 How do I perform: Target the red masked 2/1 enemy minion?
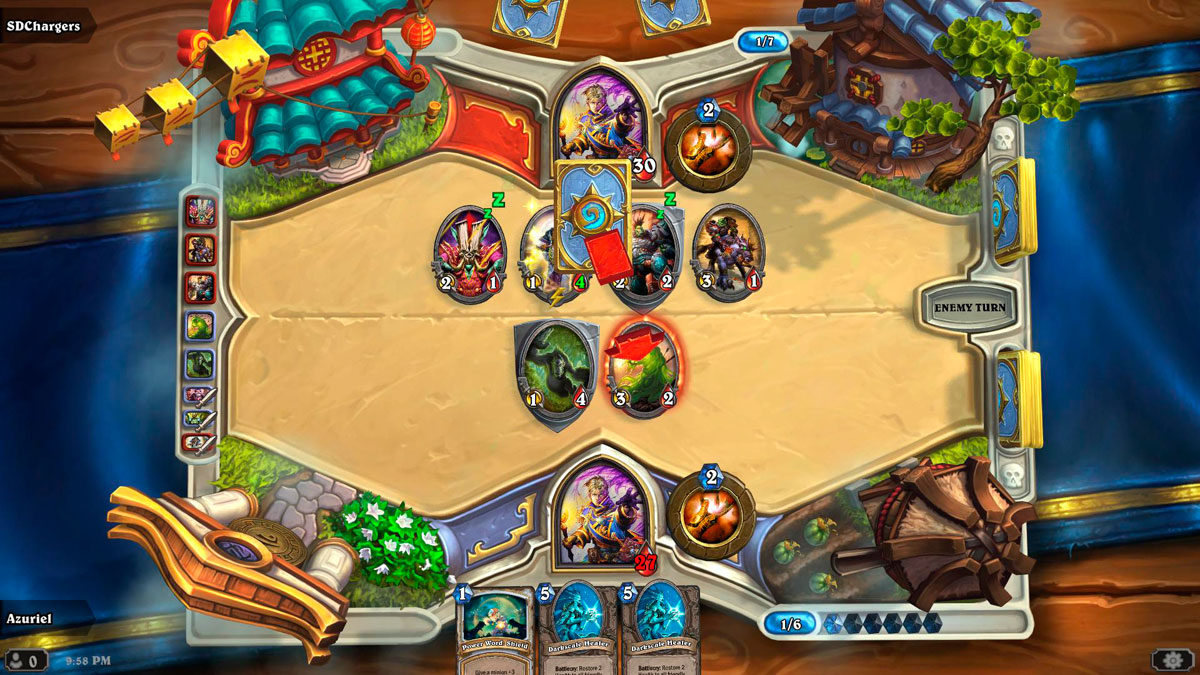pyautogui.click(x=468, y=252)
